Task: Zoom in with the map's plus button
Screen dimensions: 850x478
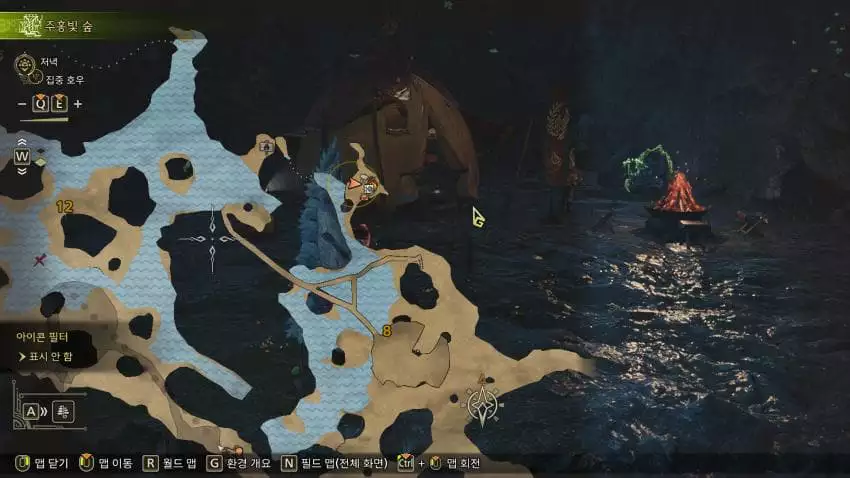Action: (x=78, y=104)
